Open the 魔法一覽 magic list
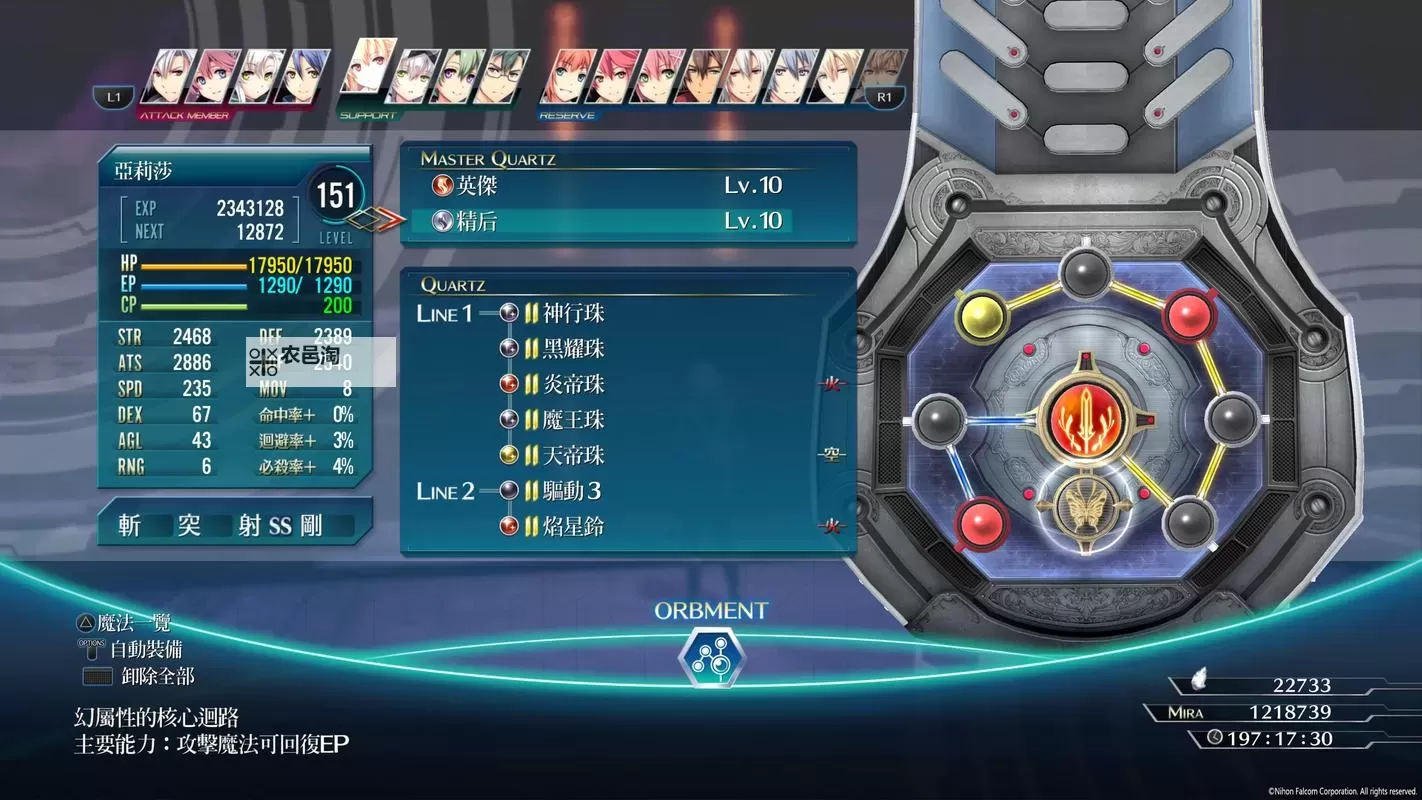 pos(124,623)
